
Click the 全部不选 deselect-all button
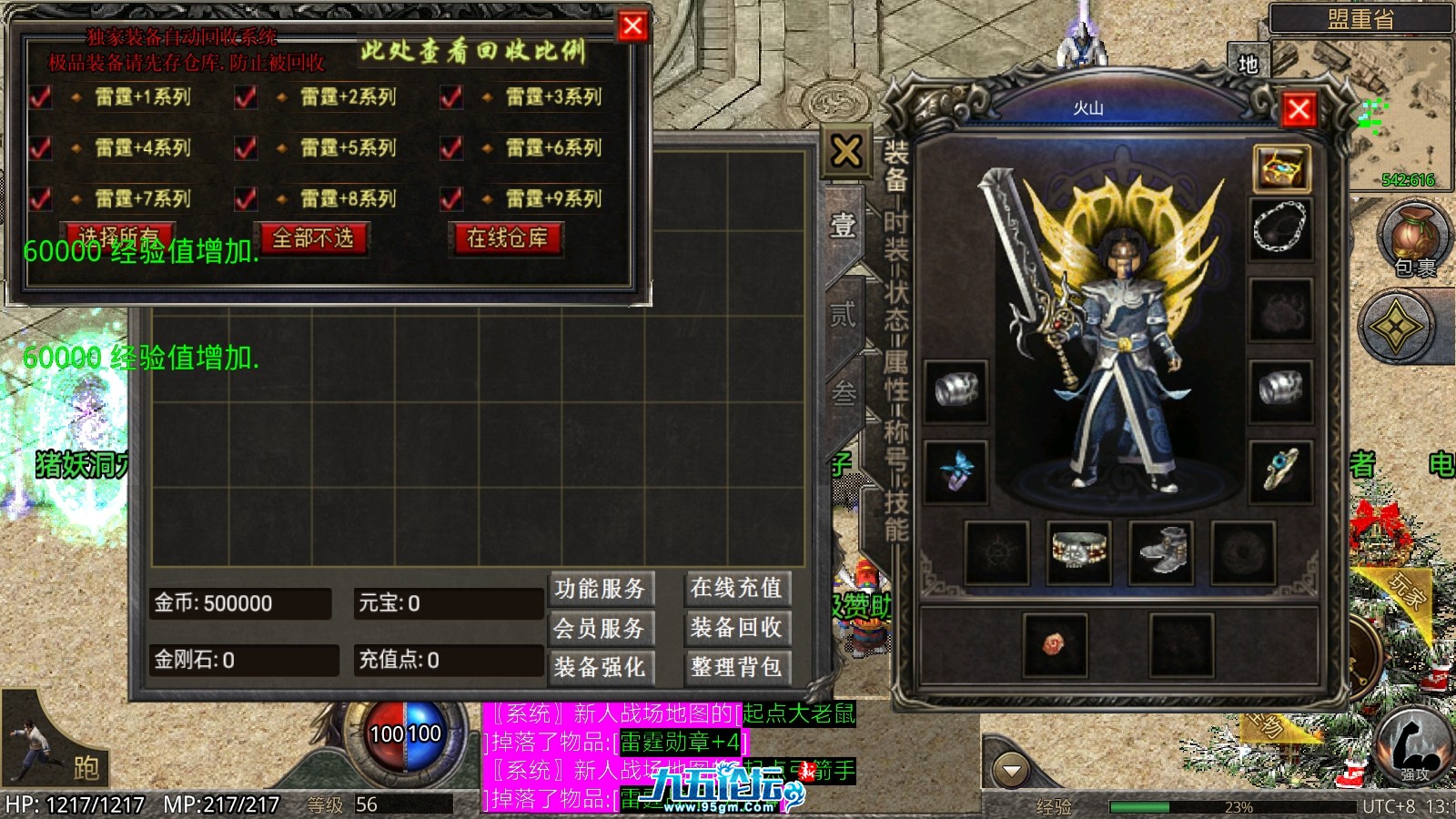tap(313, 238)
